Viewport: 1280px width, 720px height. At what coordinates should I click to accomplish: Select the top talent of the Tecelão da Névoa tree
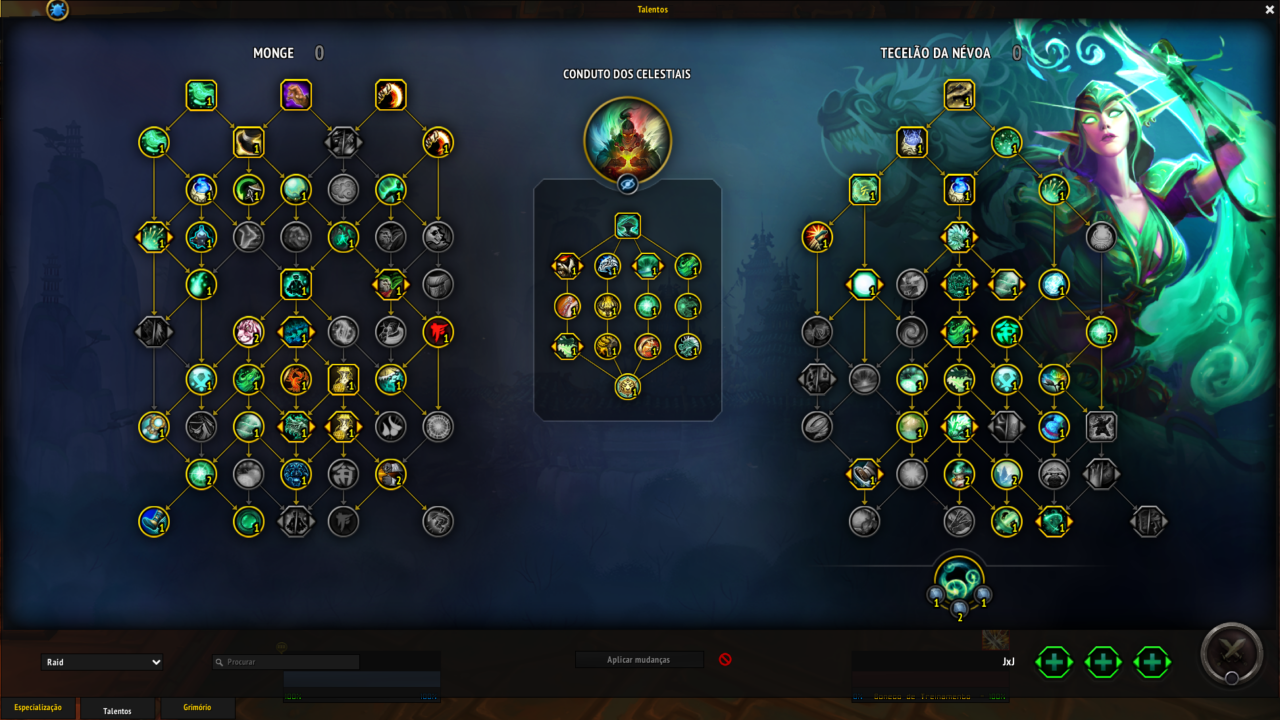[959, 95]
